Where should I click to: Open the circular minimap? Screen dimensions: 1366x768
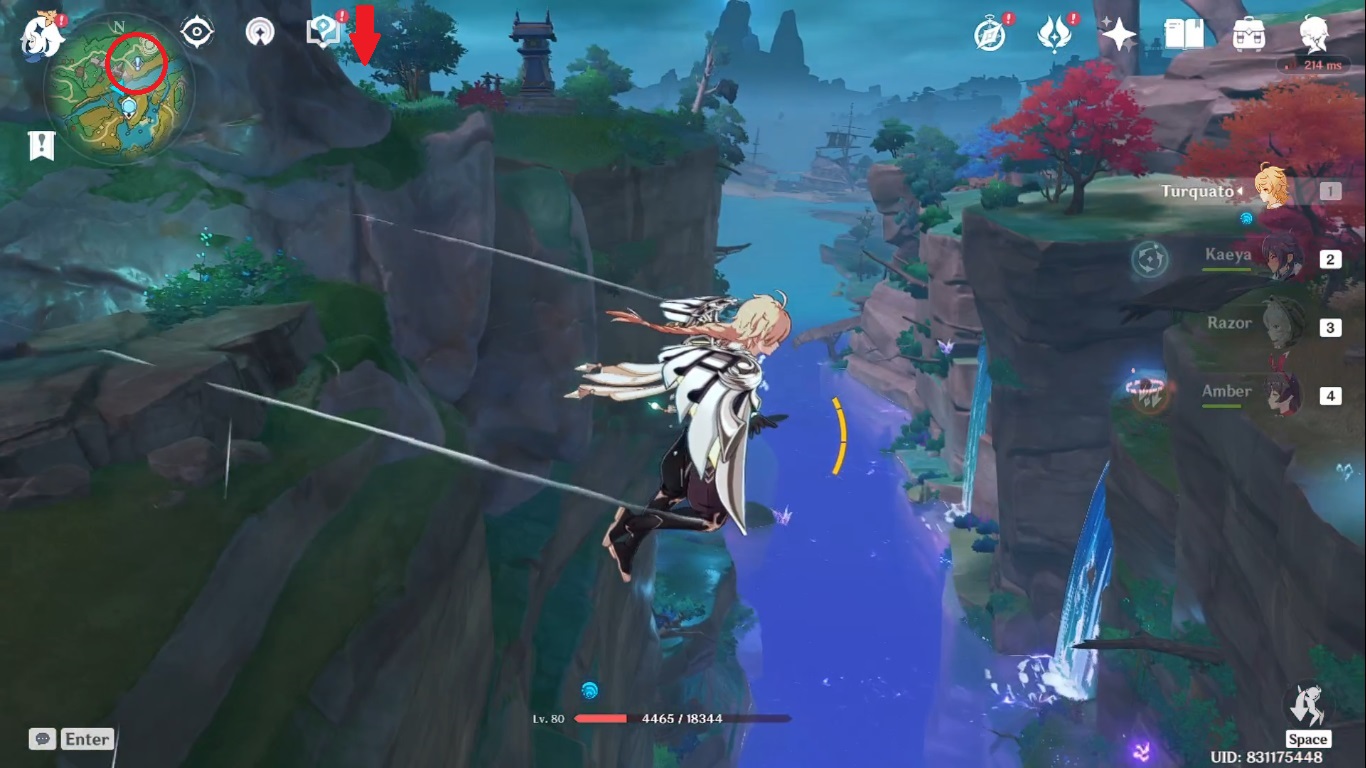pos(118,92)
